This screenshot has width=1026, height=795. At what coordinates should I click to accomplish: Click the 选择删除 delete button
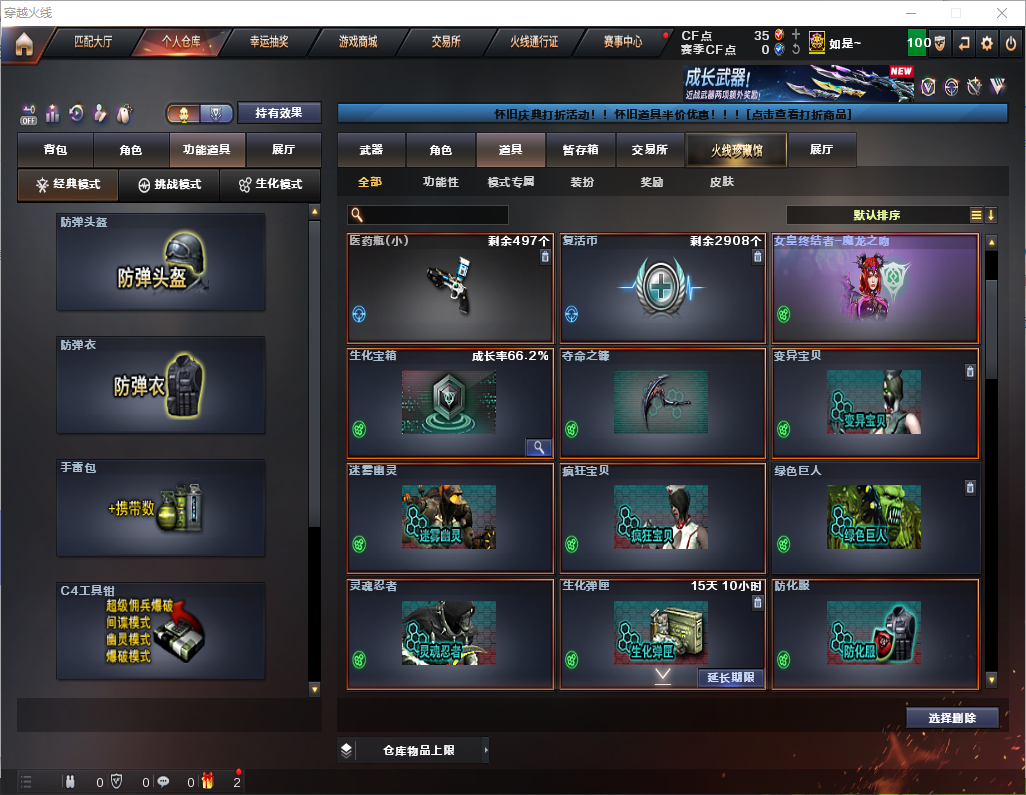[952, 718]
